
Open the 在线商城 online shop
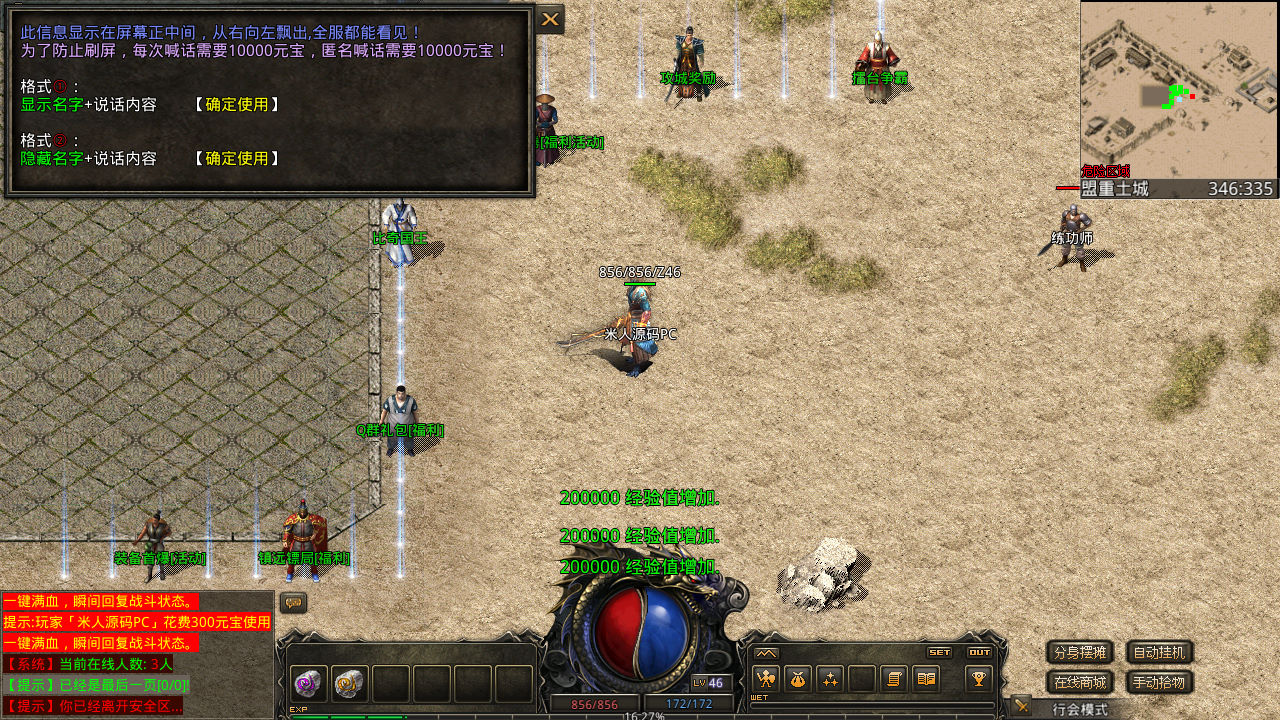coord(1079,683)
